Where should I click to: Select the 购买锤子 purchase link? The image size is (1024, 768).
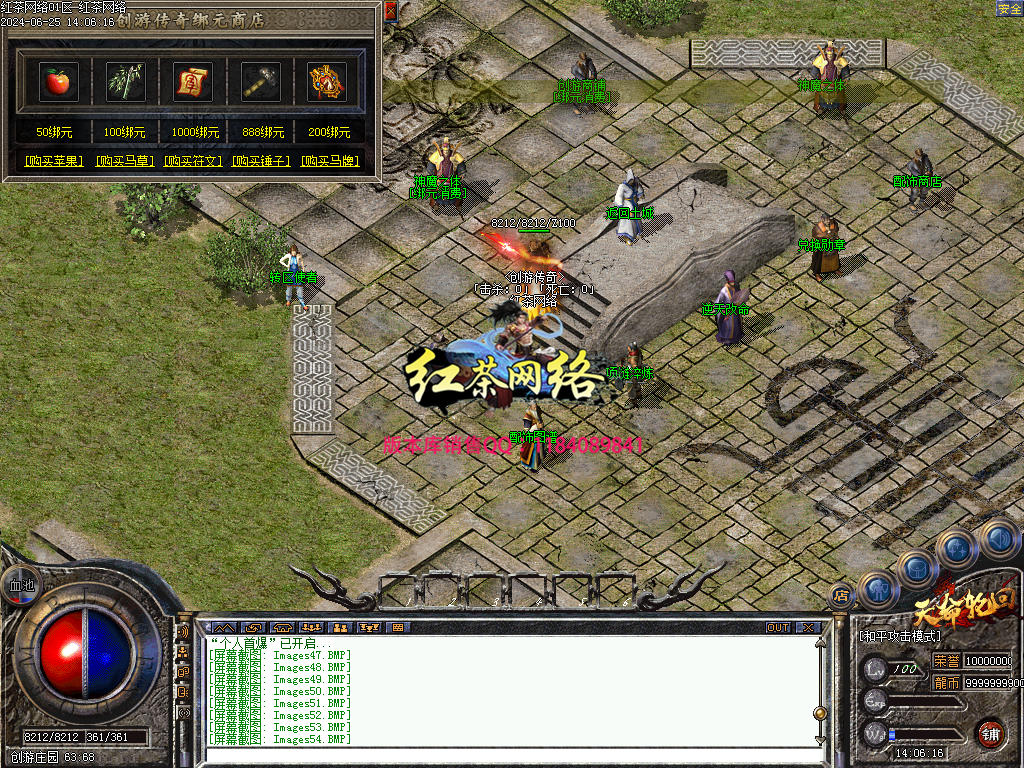(x=261, y=161)
